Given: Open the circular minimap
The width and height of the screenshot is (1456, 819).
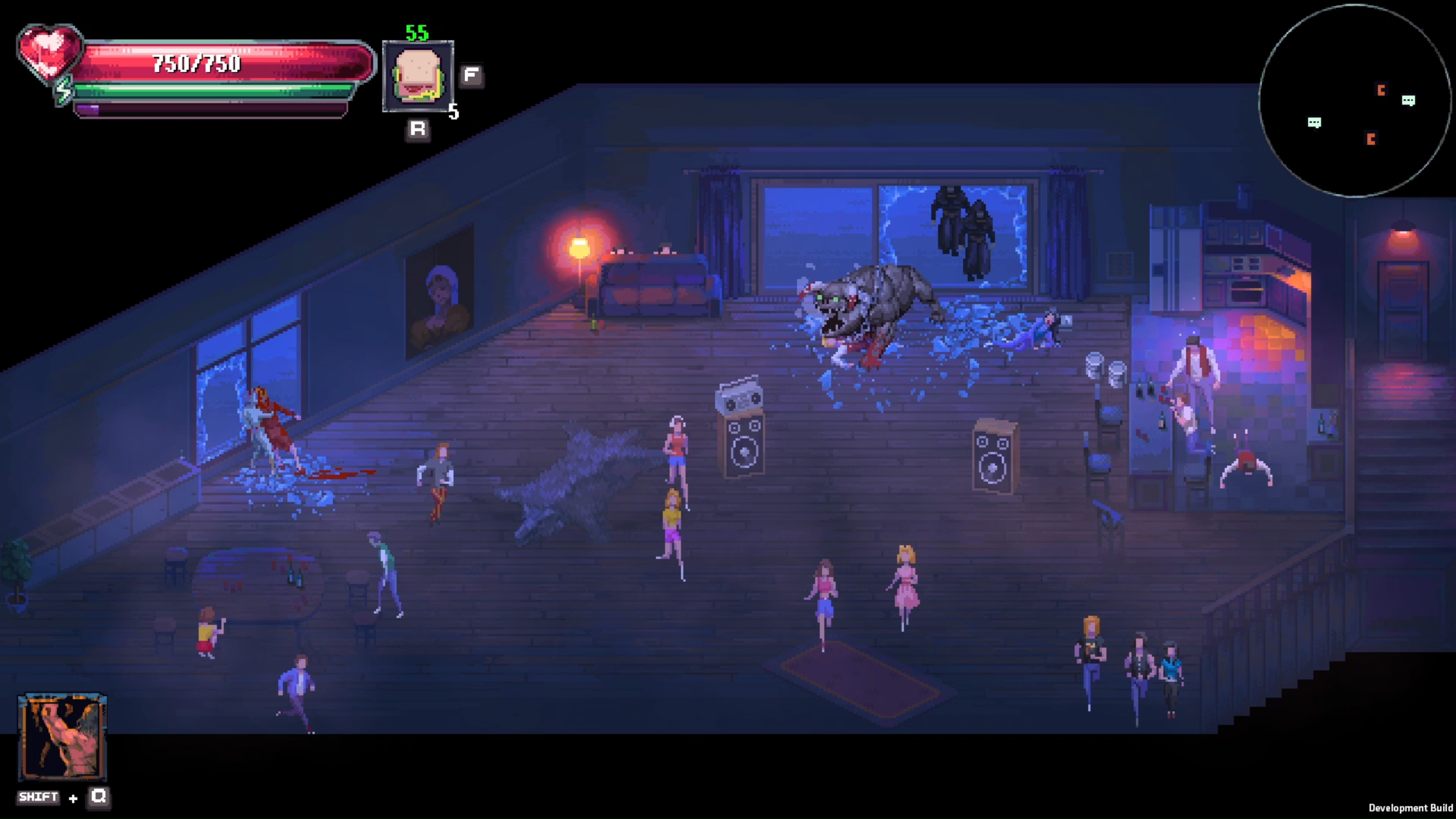Looking at the screenshot, I should pyautogui.click(x=1354, y=101).
